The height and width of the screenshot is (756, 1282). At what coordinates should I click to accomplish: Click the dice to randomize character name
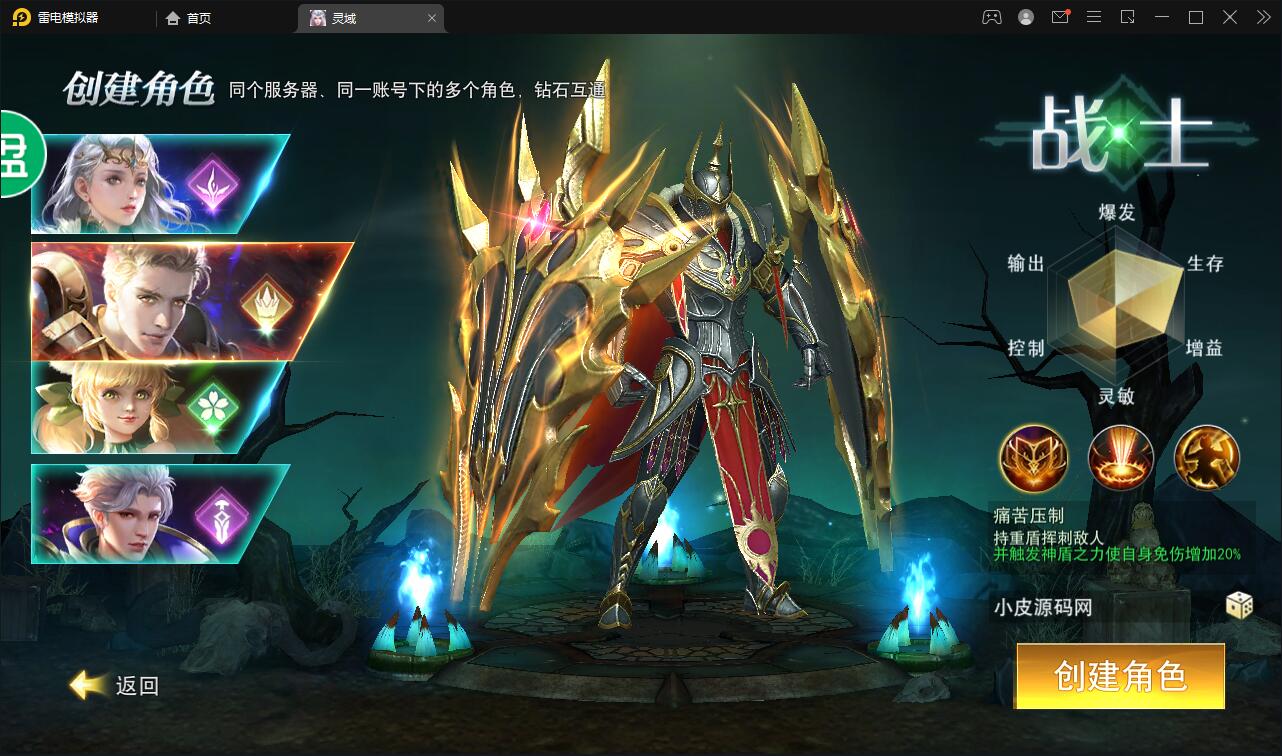click(x=1240, y=606)
